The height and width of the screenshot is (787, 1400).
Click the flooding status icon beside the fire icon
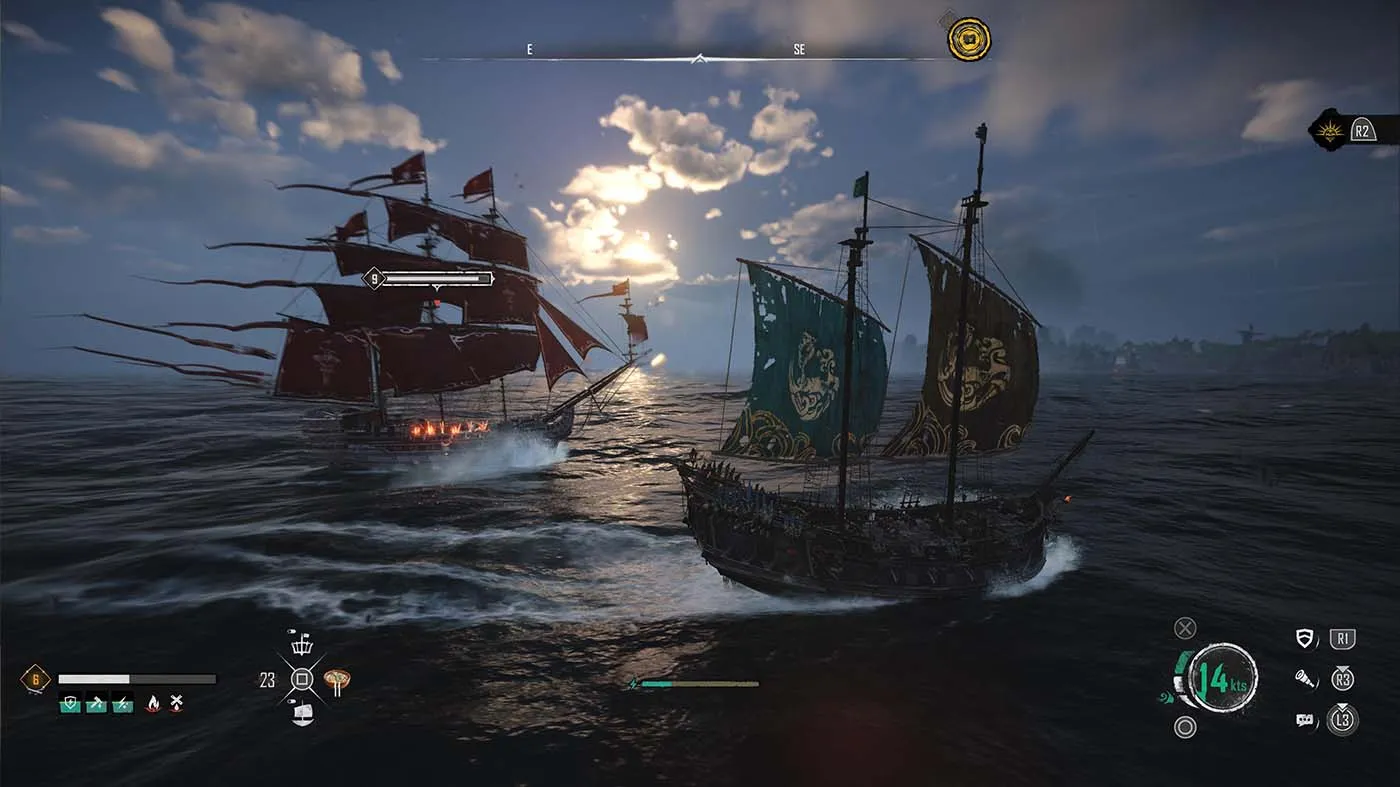pyautogui.click(x=176, y=702)
